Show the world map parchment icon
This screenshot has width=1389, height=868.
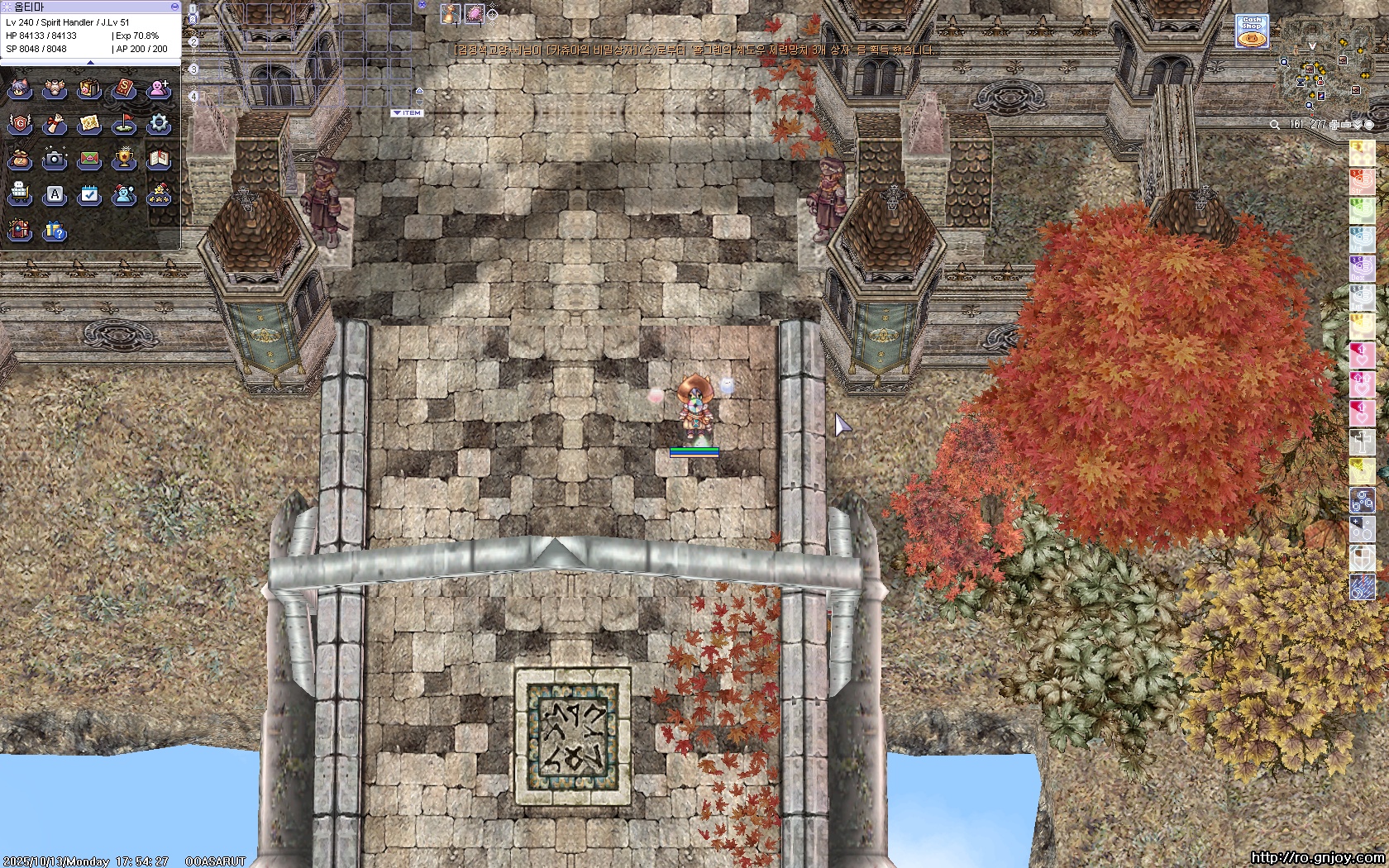89,124
